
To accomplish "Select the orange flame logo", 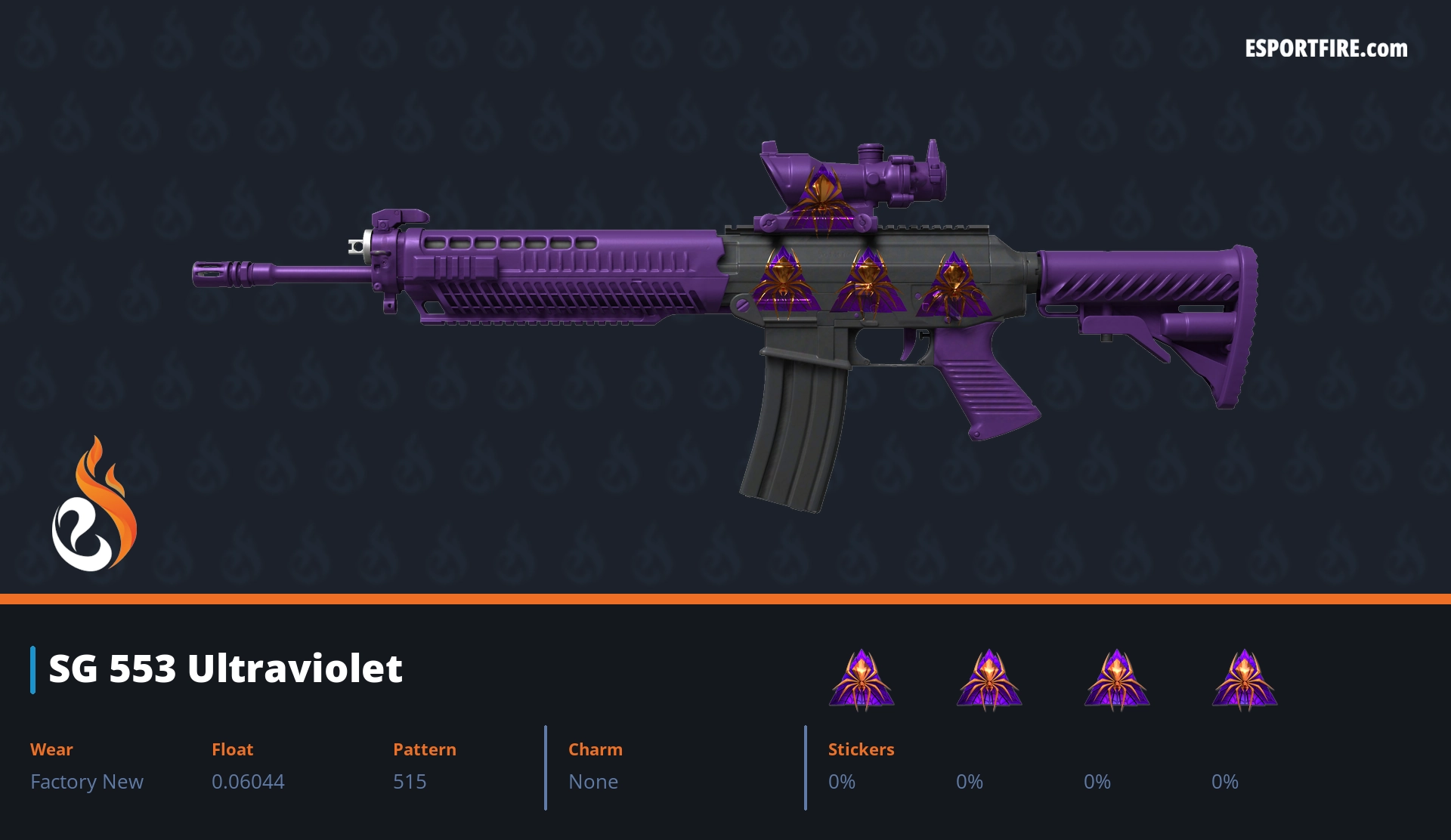I will pyautogui.click(x=94, y=505).
